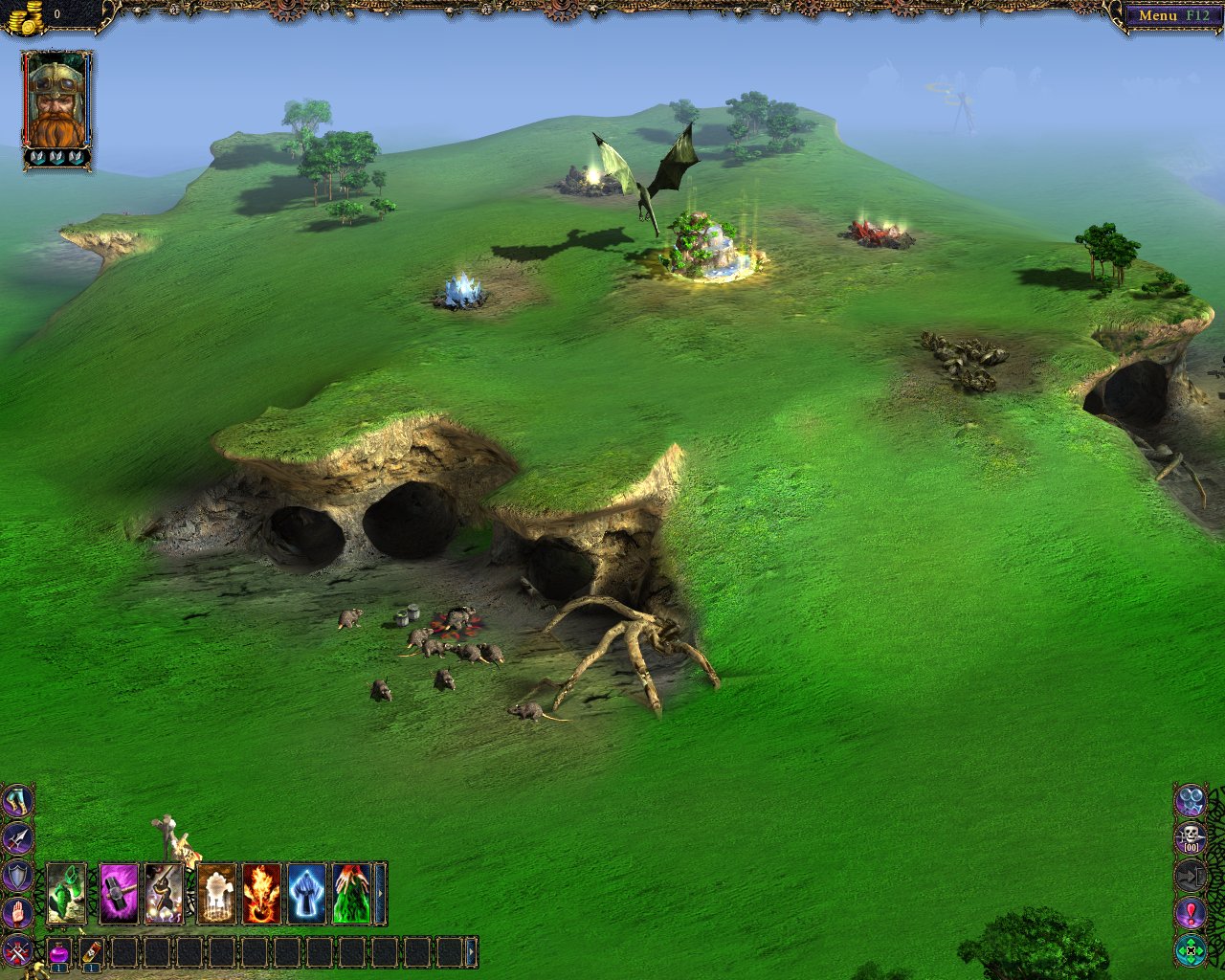Click the red exclamation mark button
1225x980 pixels.
pyautogui.click(x=1191, y=913)
